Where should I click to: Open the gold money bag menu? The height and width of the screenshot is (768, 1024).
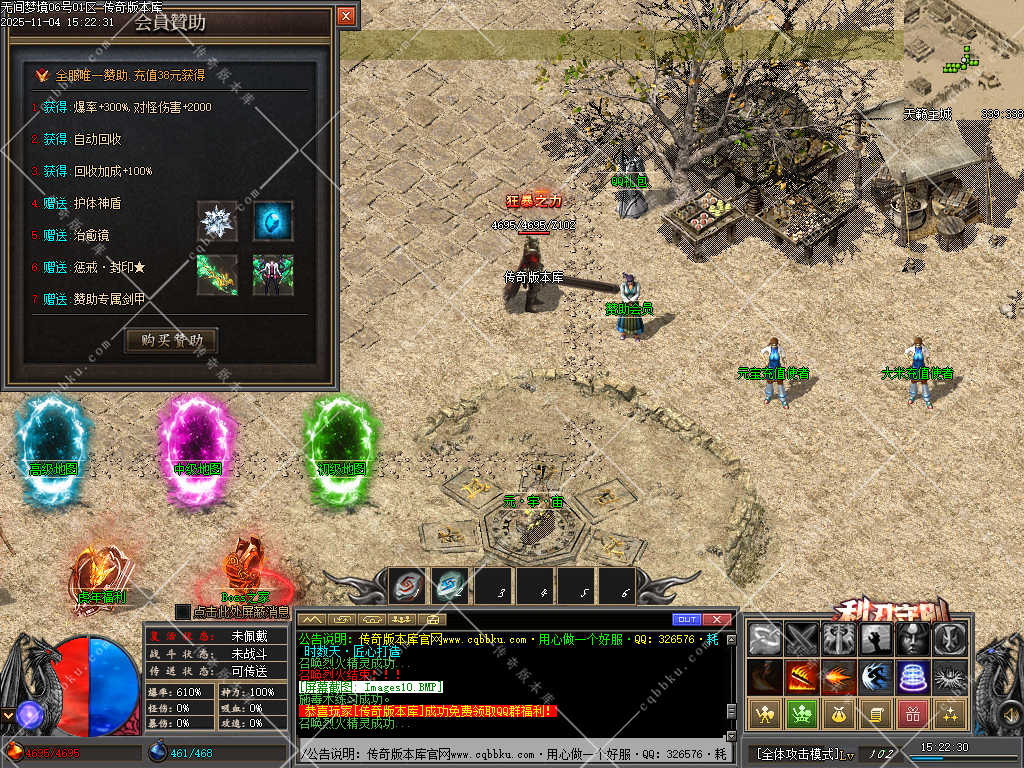(x=838, y=714)
